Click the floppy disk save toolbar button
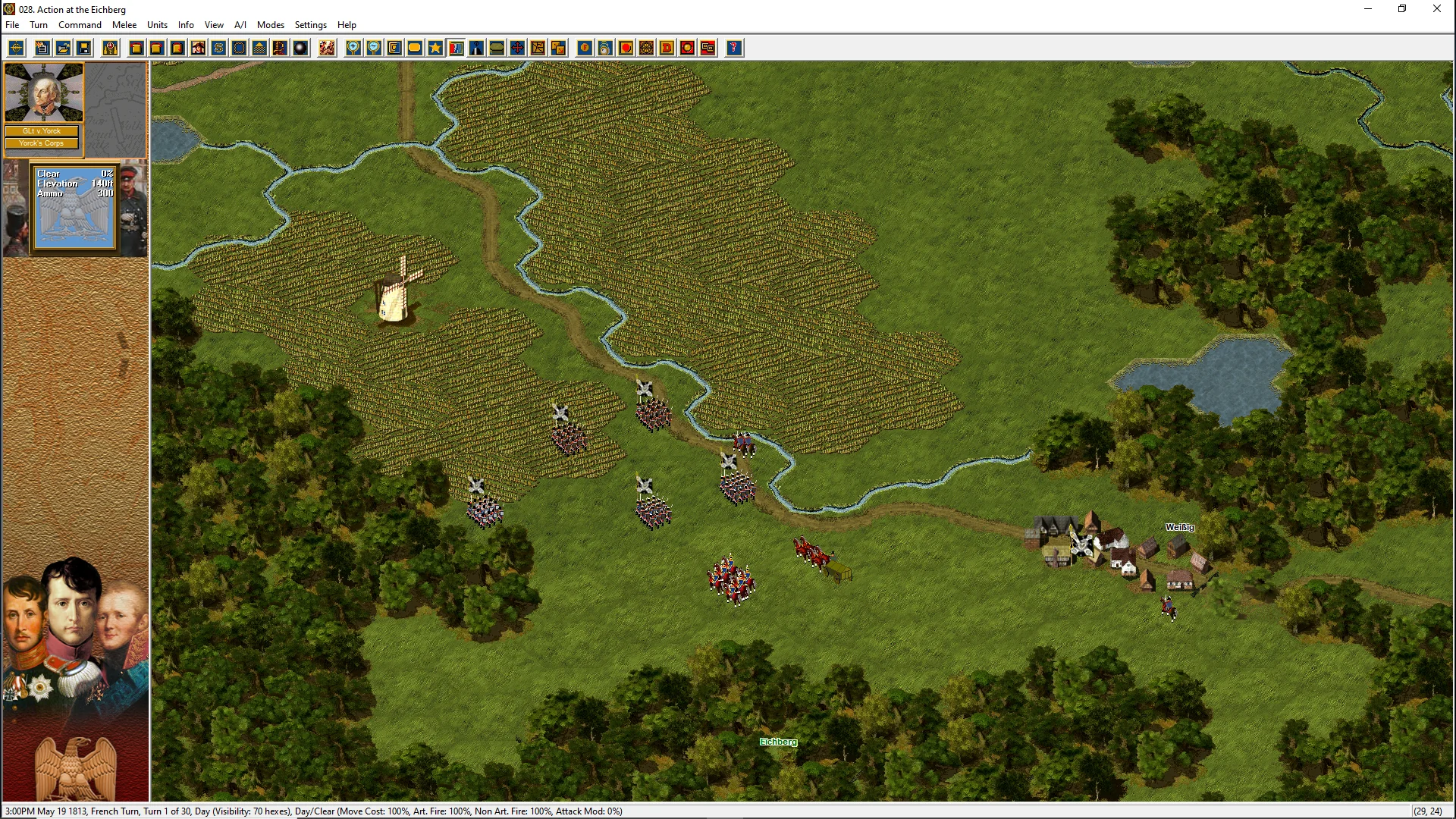The width and height of the screenshot is (1456, 819). (84, 49)
